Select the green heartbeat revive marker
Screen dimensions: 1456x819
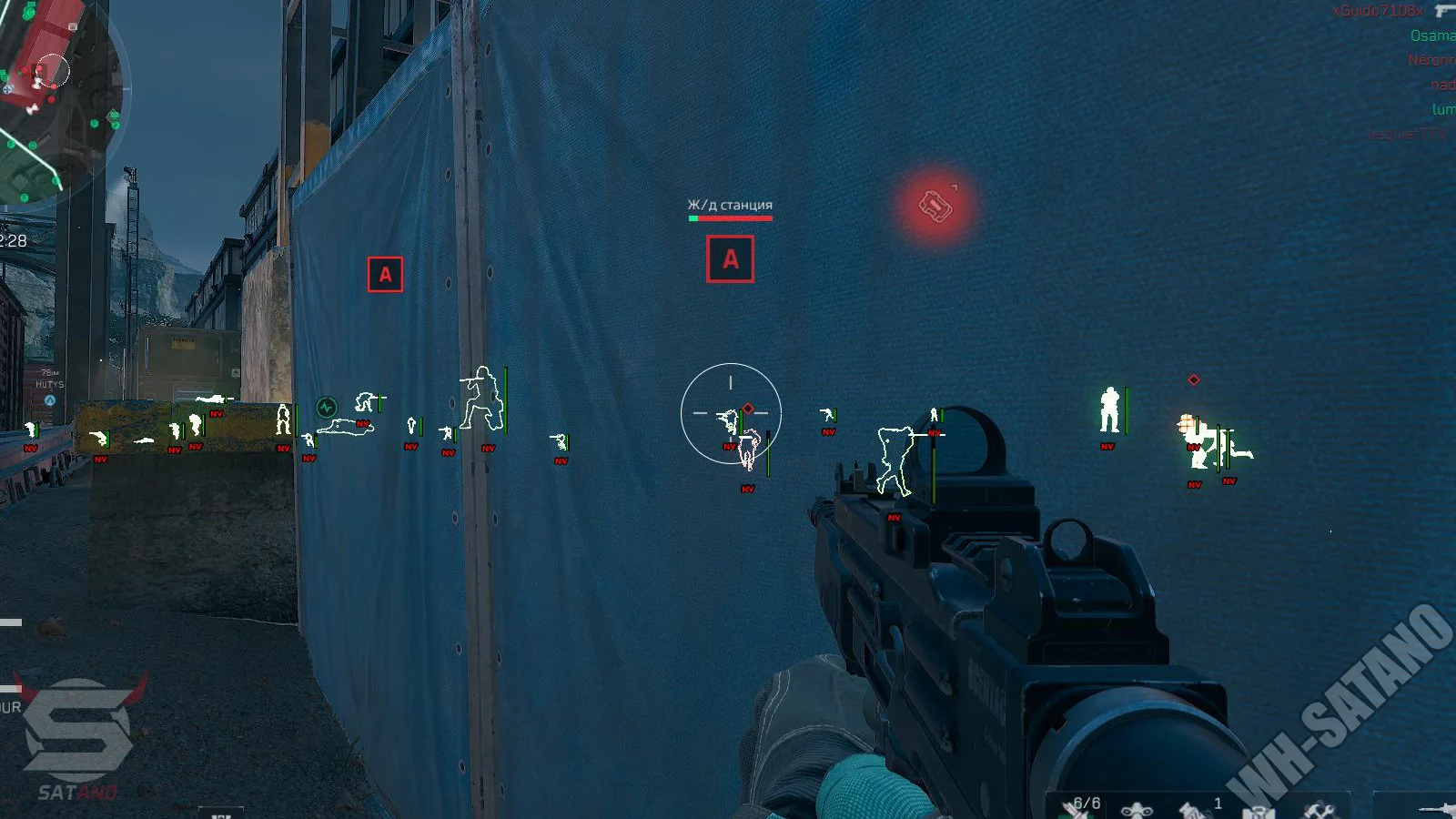click(326, 407)
